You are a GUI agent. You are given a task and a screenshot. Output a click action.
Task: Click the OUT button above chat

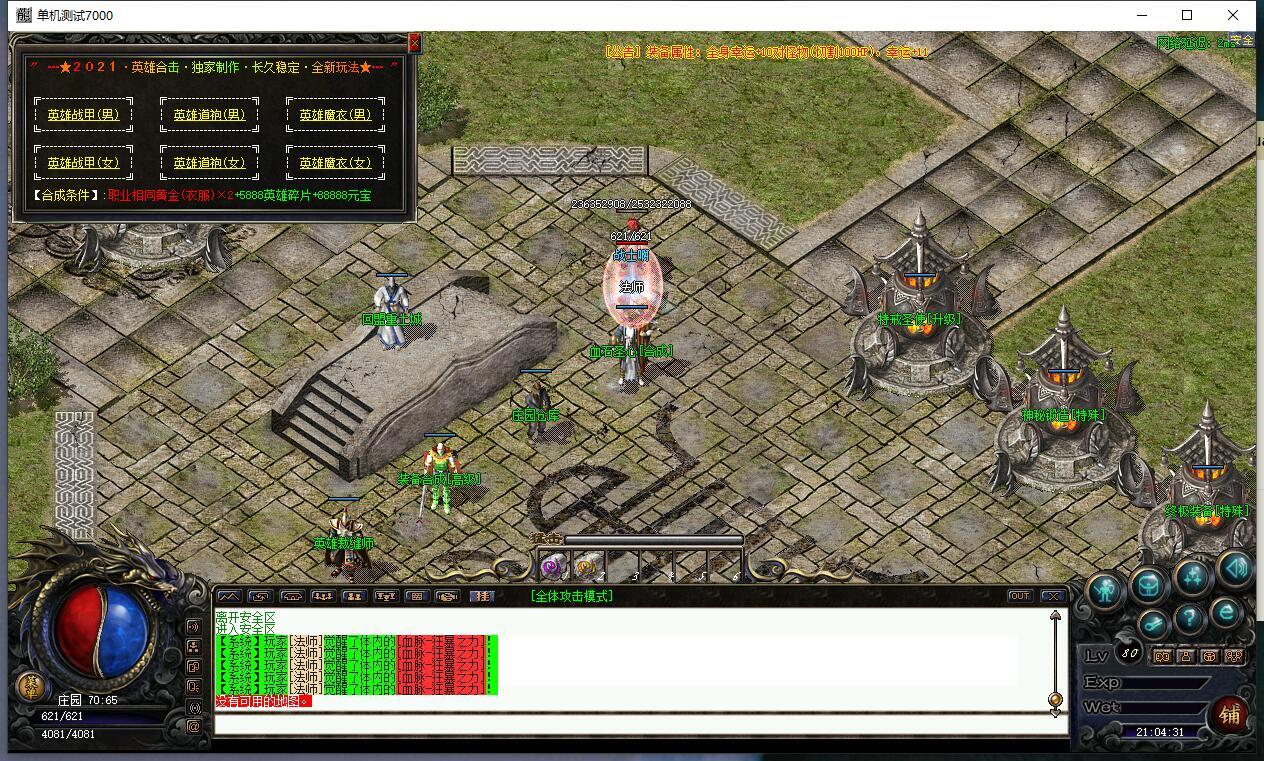click(x=1019, y=596)
